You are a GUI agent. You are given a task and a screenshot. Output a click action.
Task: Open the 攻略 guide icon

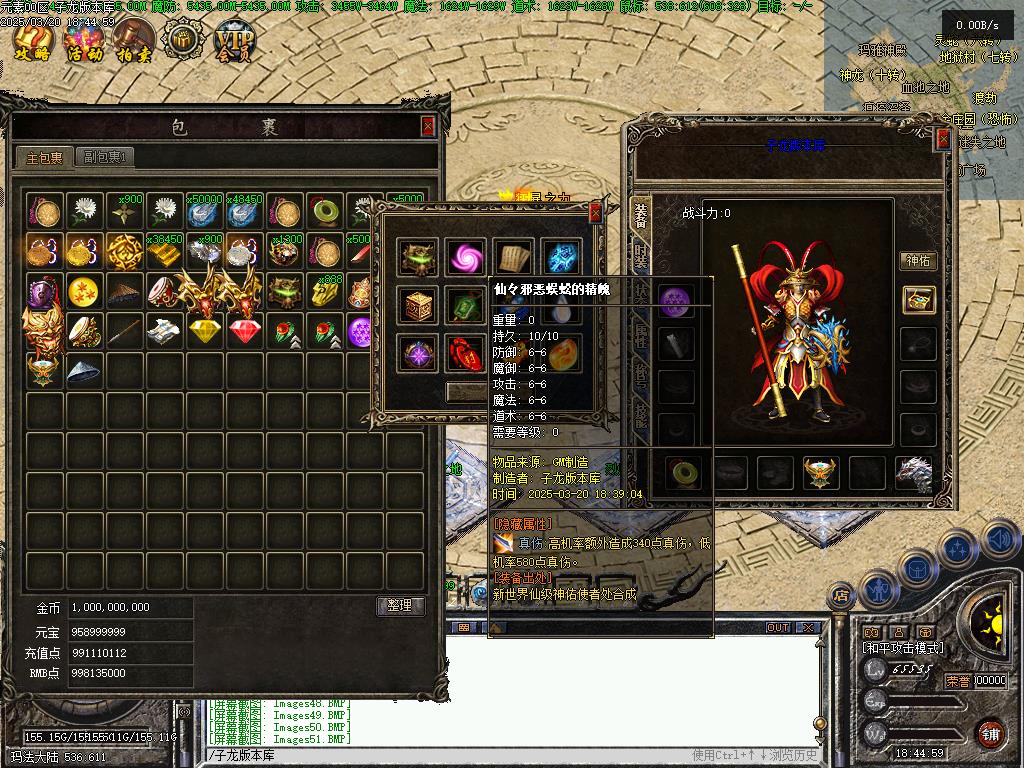[32, 42]
